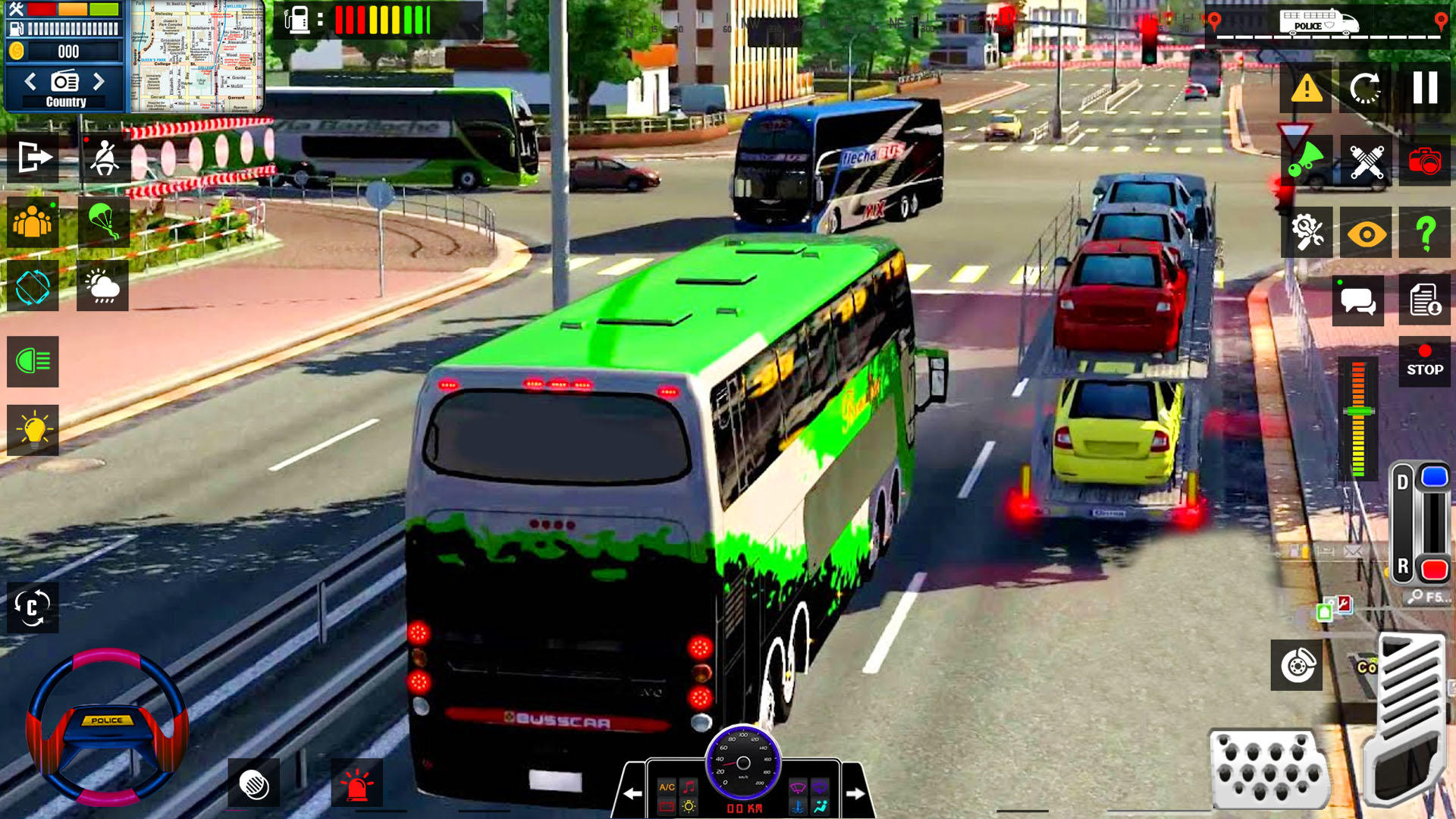Honk the green horn icon
This screenshot has height=819, width=1456.
pyautogui.click(x=1306, y=162)
